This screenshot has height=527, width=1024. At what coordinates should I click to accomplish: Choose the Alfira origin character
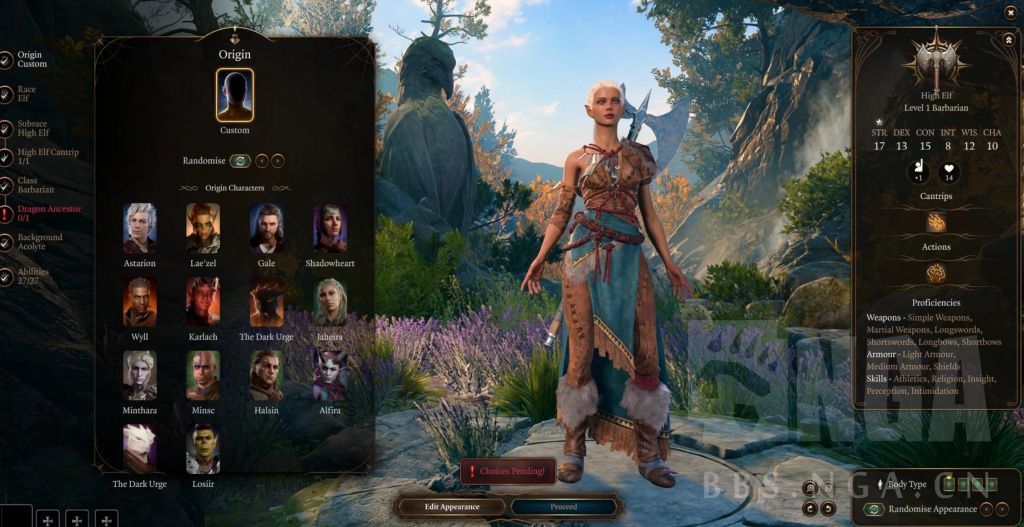(x=330, y=375)
